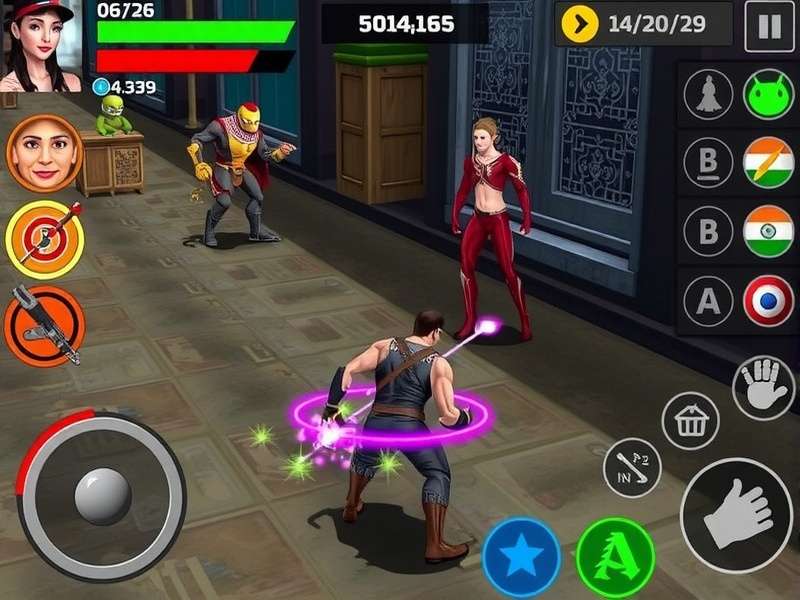Choose the rifle weapon icon
This screenshot has width=800, height=600.
(x=44, y=325)
